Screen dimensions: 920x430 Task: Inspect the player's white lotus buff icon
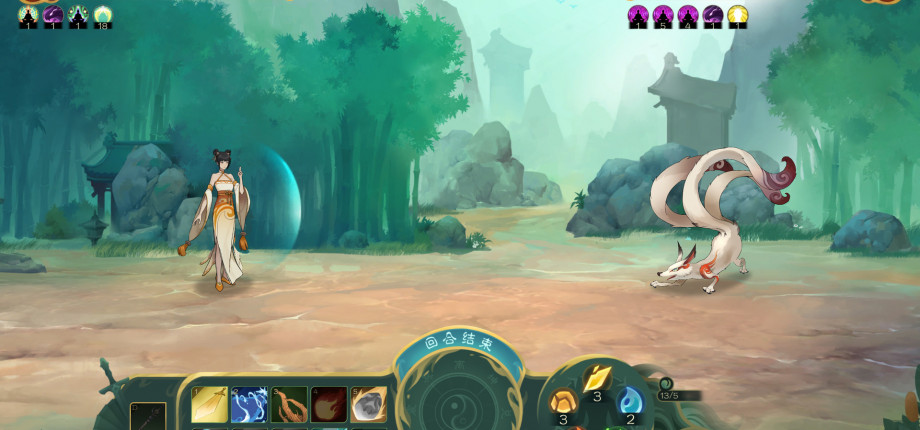click(103, 15)
